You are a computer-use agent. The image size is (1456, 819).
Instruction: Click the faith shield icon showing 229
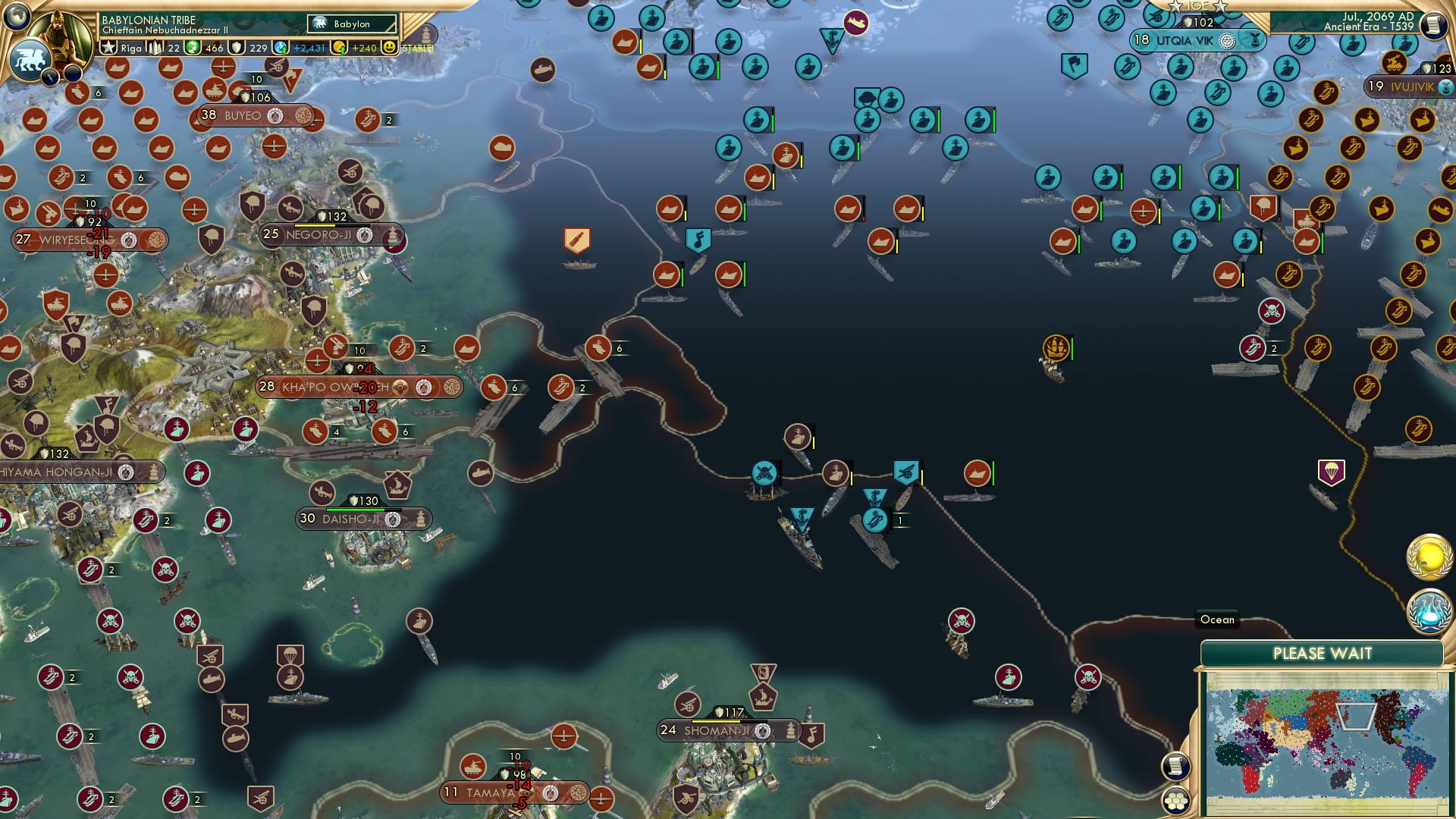coord(237,47)
